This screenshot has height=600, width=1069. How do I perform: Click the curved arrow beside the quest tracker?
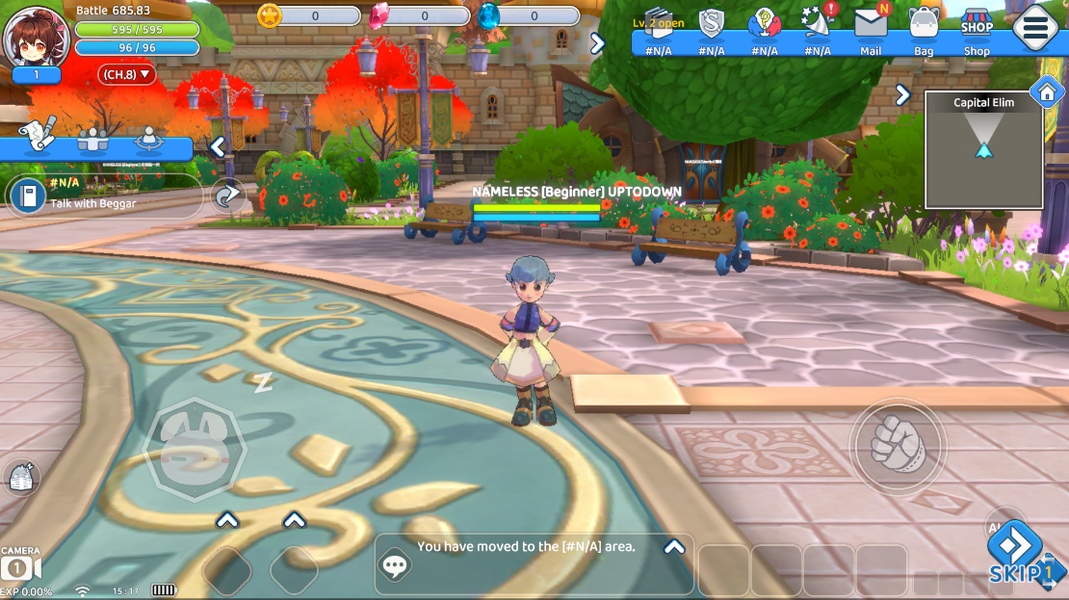tap(228, 195)
